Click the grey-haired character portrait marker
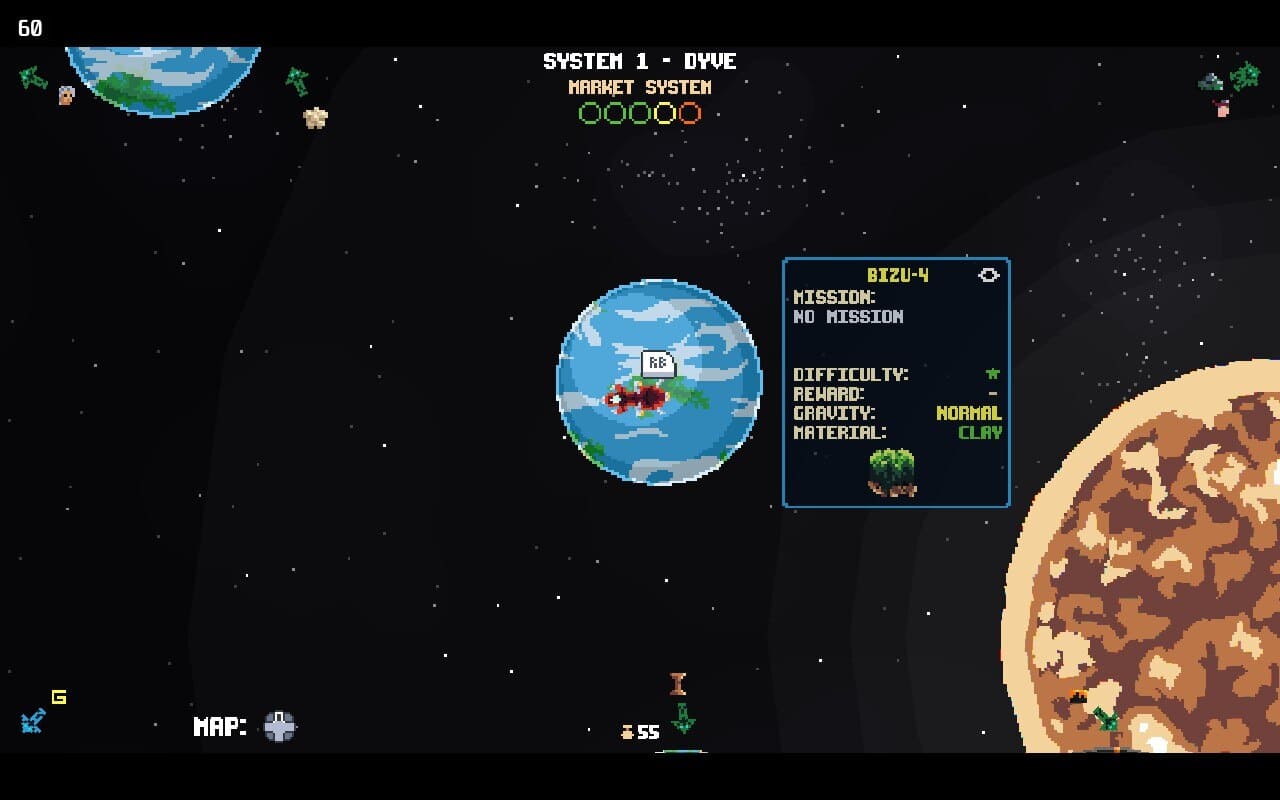The width and height of the screenshot is (1280, 800). click(66, 95)
